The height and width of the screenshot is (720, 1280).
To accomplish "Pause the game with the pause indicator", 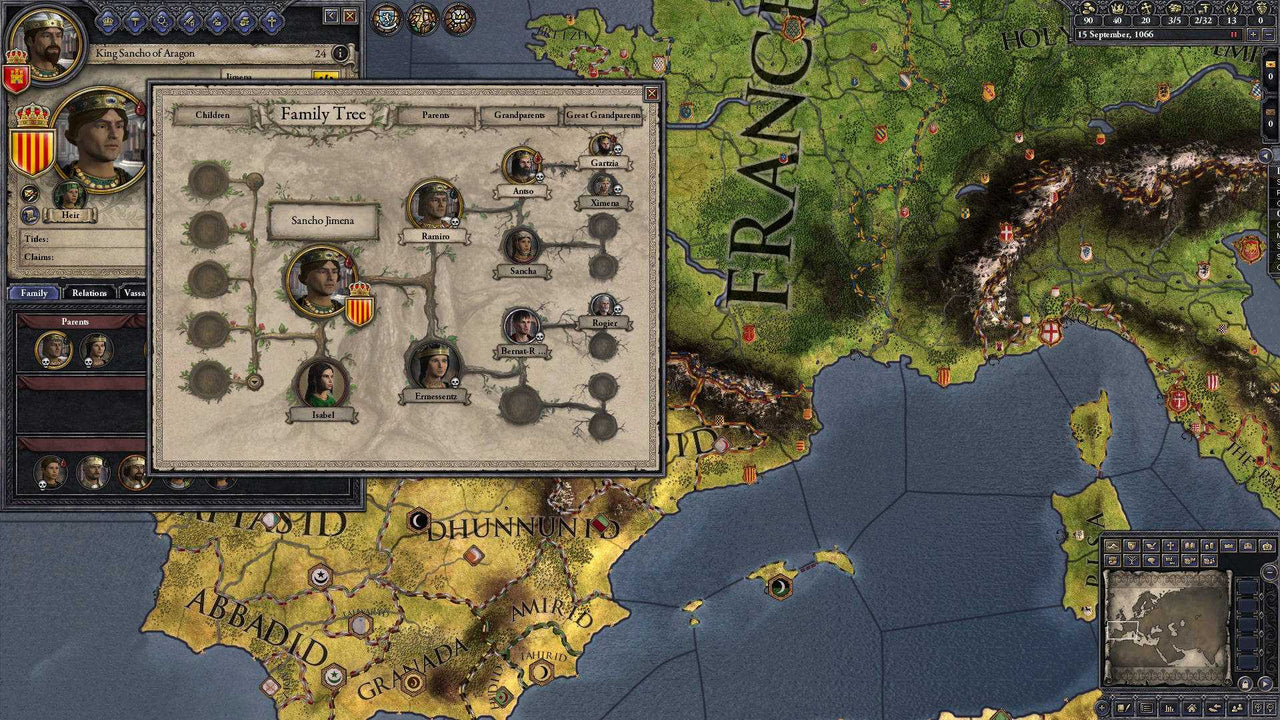I will click(x=1234, y=33).
